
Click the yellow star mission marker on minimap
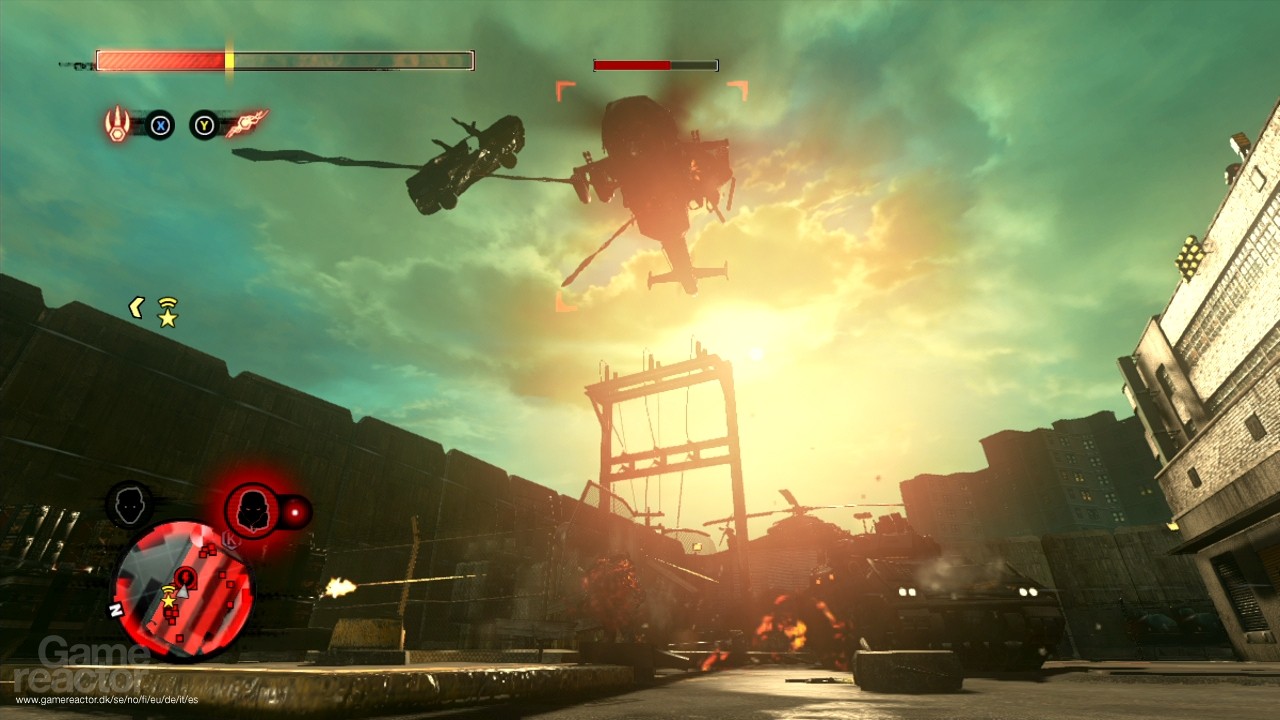[167, 602]
